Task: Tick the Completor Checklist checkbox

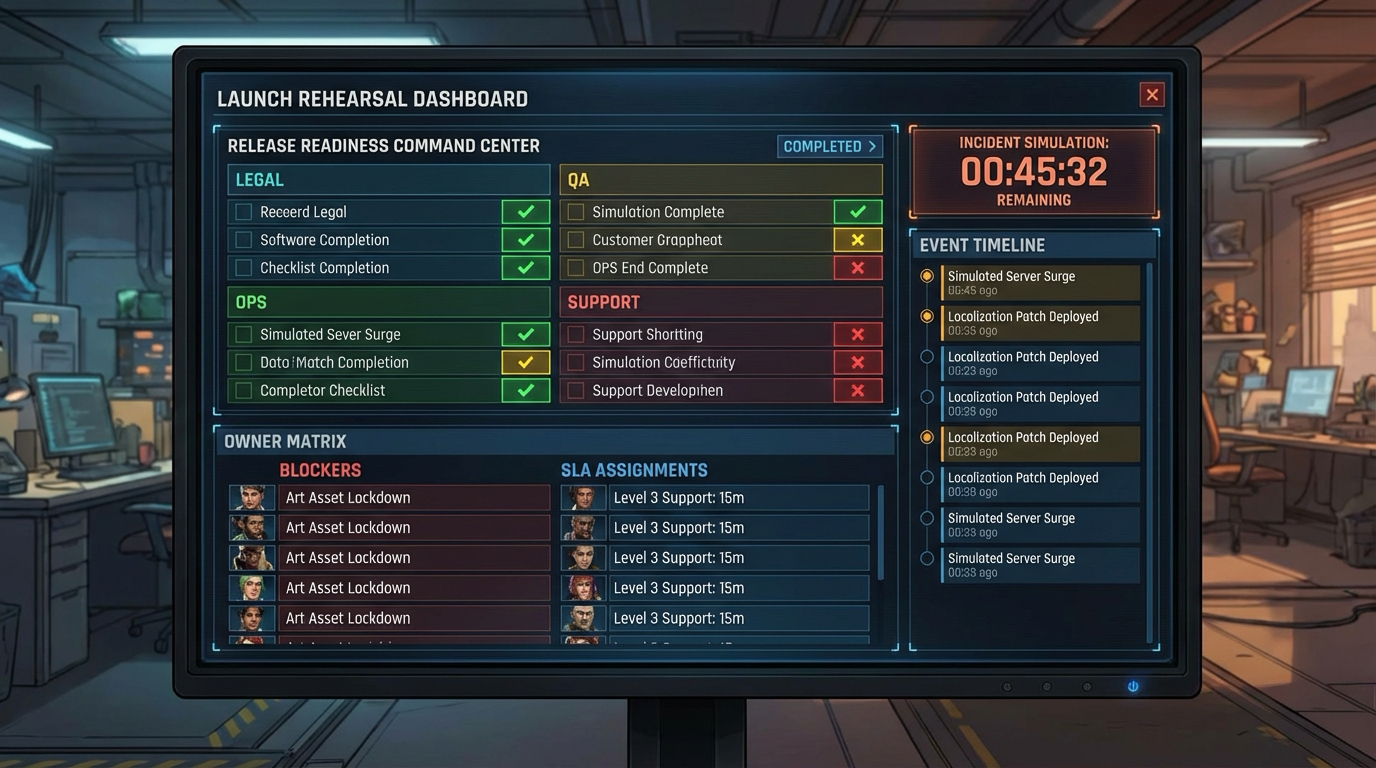Action: click(x=243, y=390)
